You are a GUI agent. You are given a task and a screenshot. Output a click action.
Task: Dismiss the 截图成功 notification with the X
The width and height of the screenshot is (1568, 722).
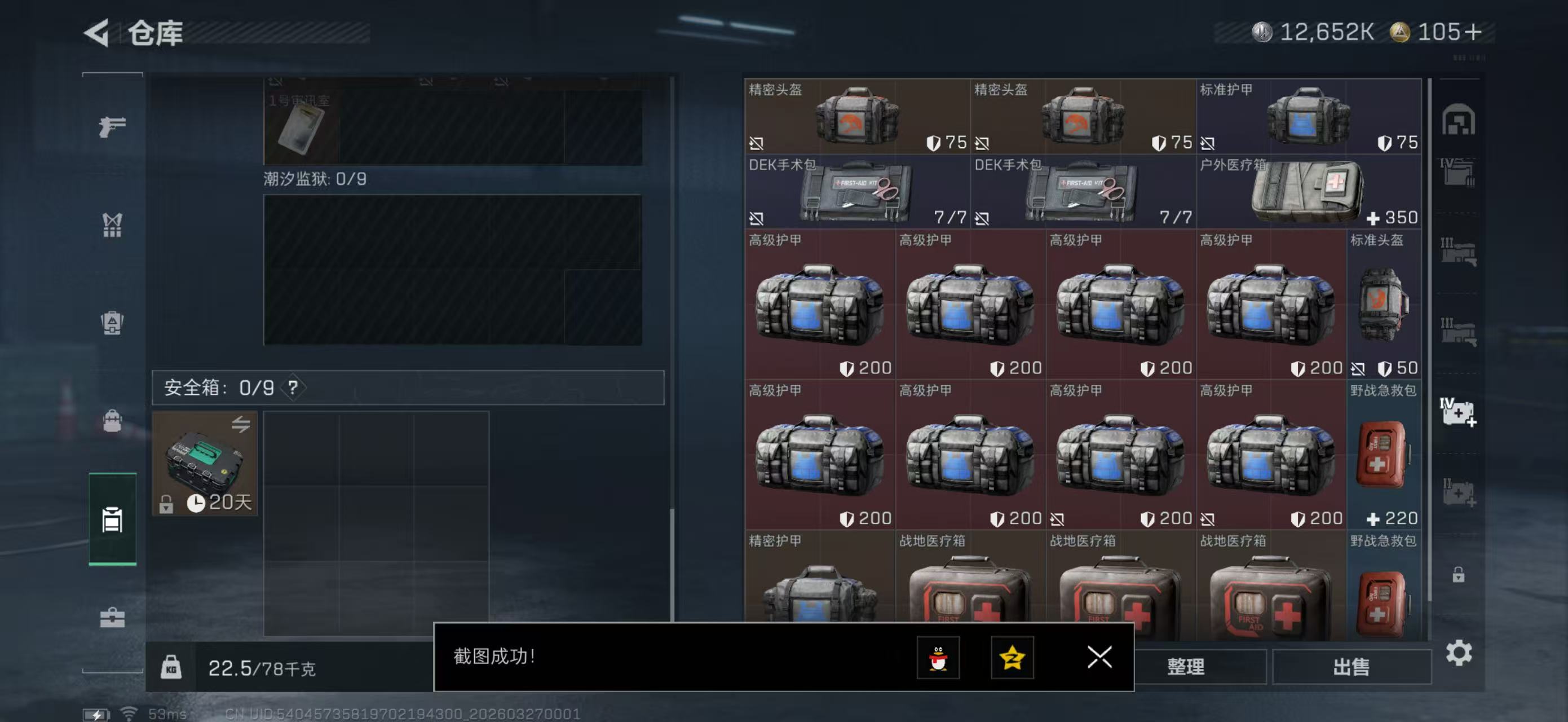[x=1099, y=658]
